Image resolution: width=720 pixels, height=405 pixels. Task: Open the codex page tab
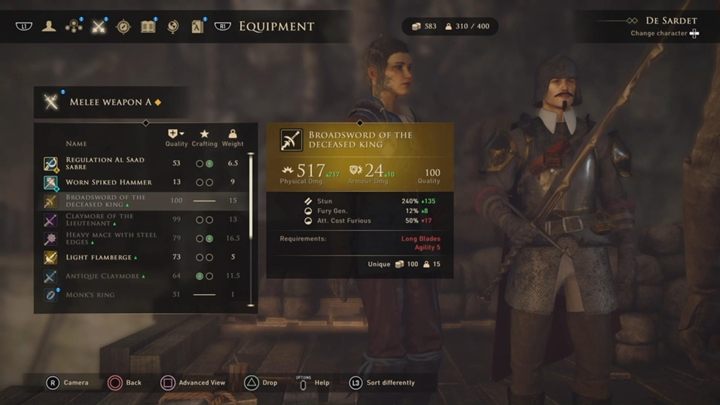pyautogui.click(x=198, y=27)
